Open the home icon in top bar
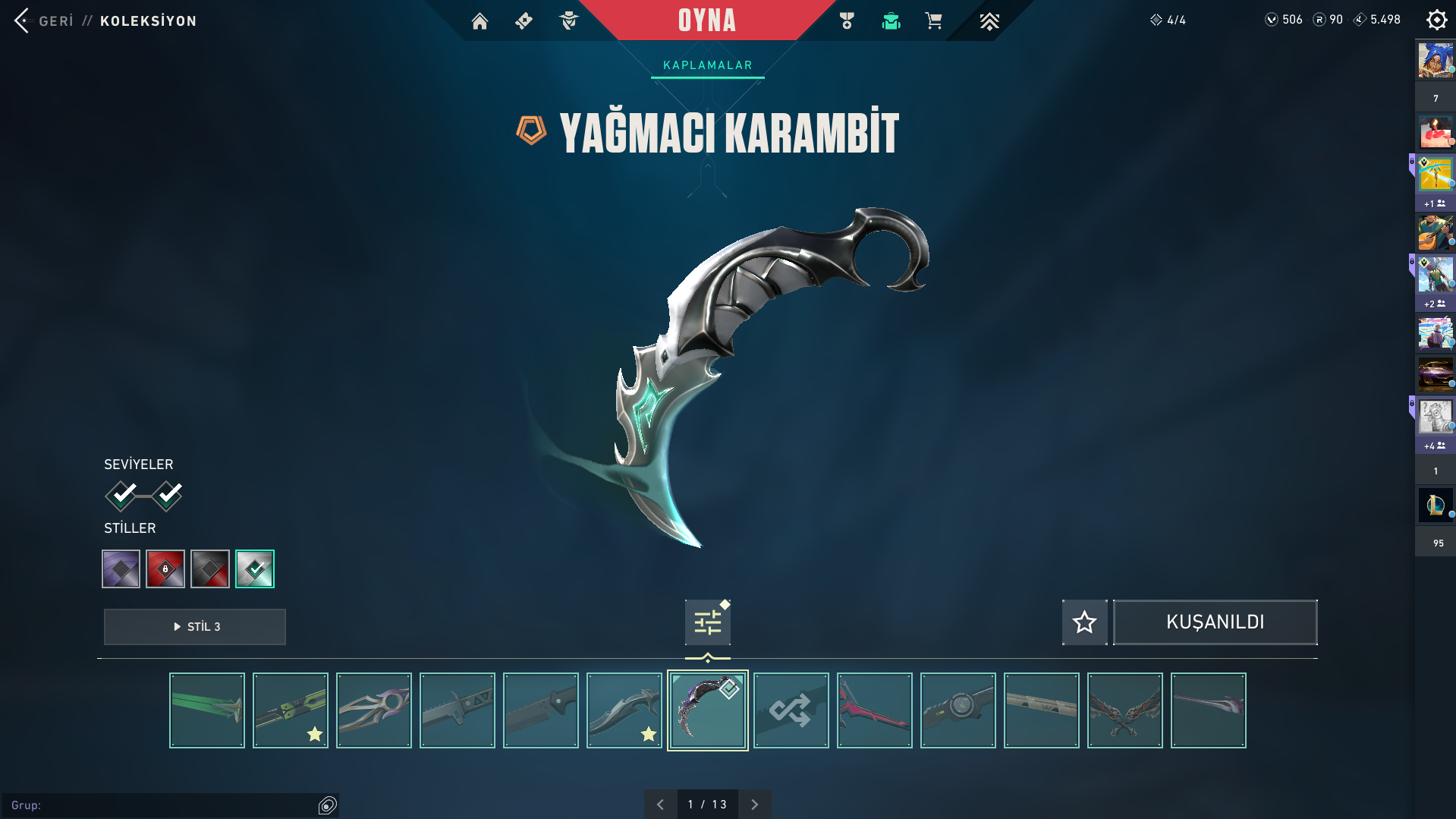Image resolution: width=1456 pixels, height=819 pixels. click(x=480, y=21)
